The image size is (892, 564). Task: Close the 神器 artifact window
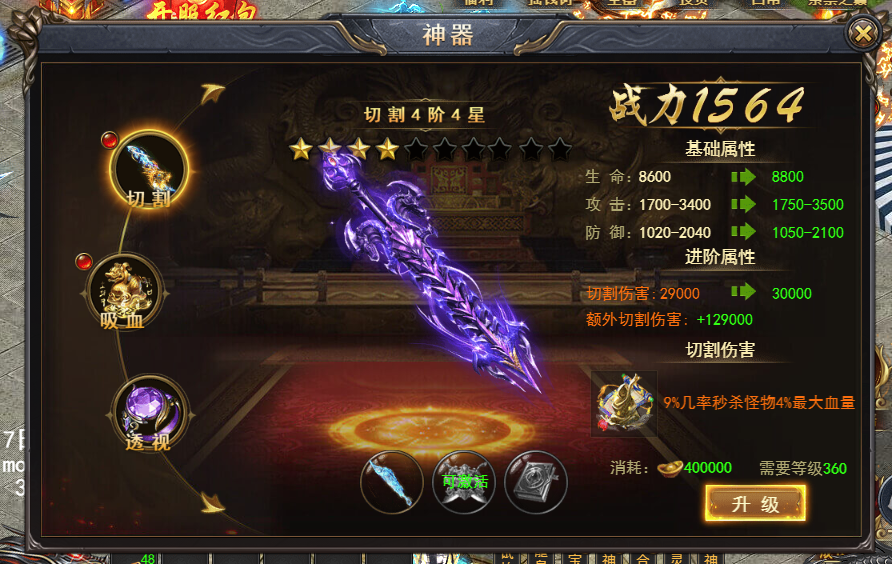[x=861, y=34]
